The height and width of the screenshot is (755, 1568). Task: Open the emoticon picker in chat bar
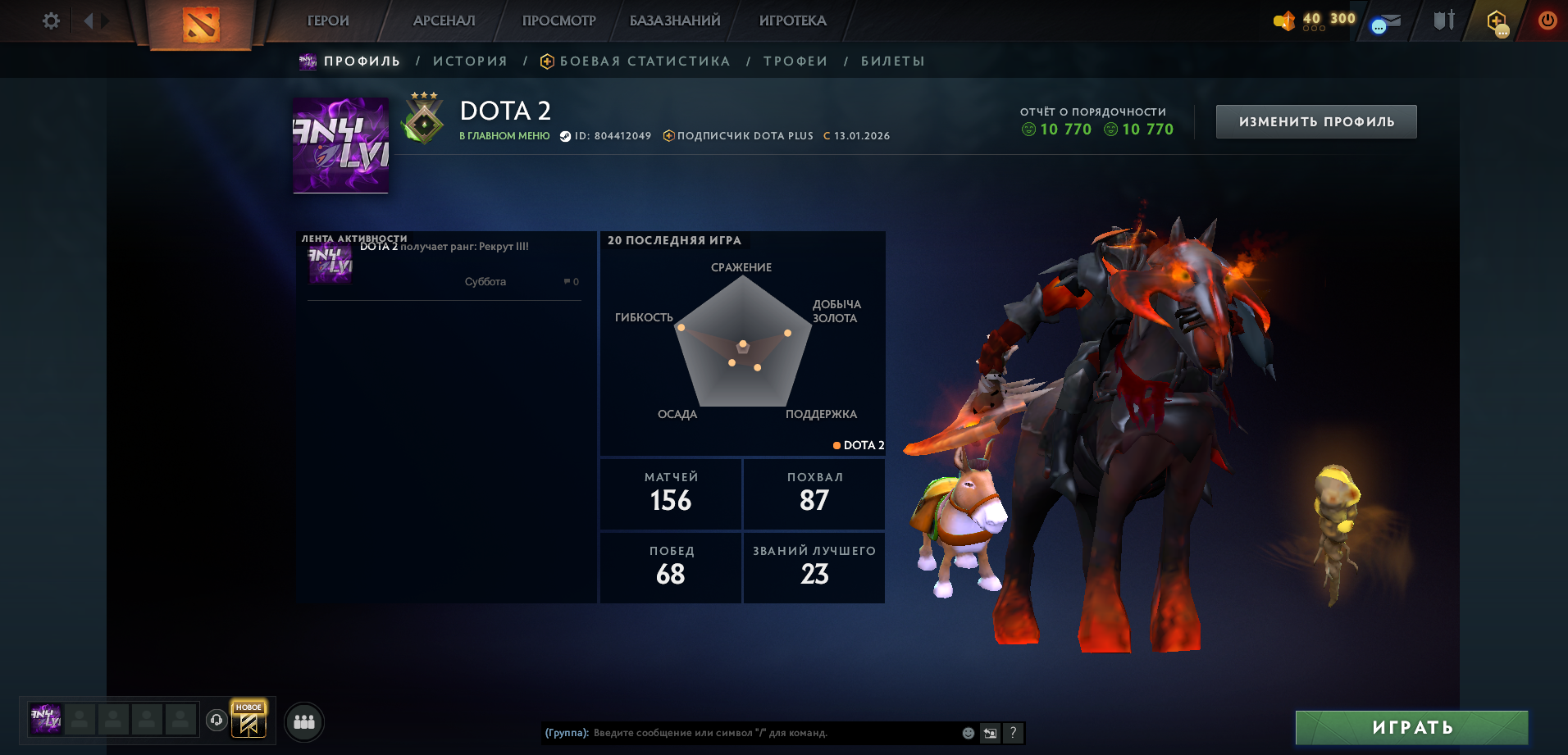point(966,734)
